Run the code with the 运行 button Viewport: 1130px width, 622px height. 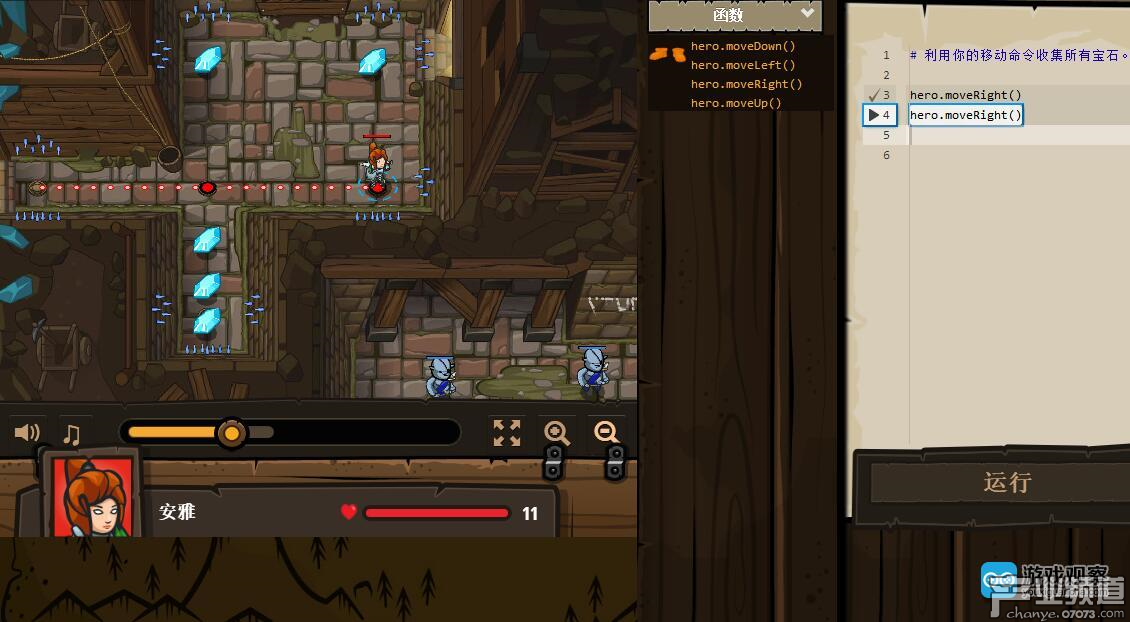1005,482
